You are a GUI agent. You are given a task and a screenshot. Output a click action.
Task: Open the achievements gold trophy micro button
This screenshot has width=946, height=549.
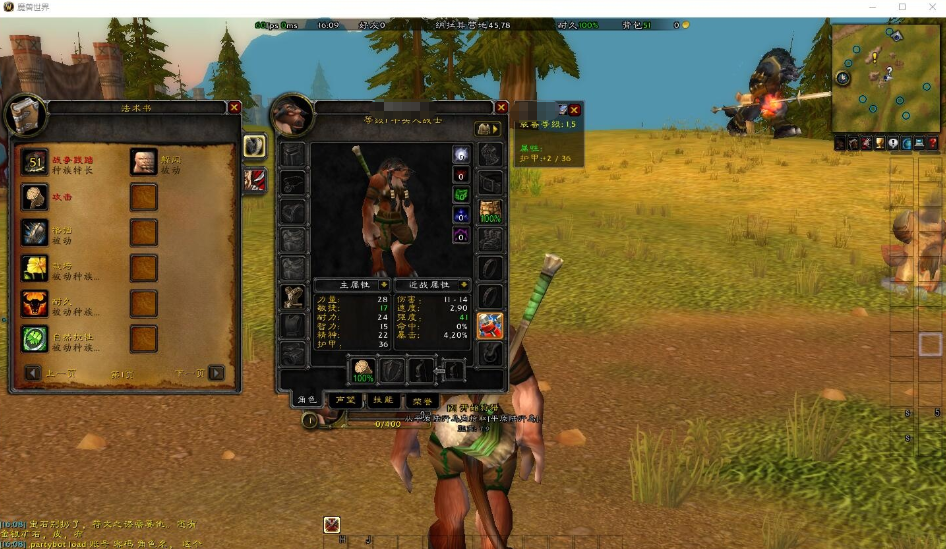pyautogui.click(x=880, y=144)
